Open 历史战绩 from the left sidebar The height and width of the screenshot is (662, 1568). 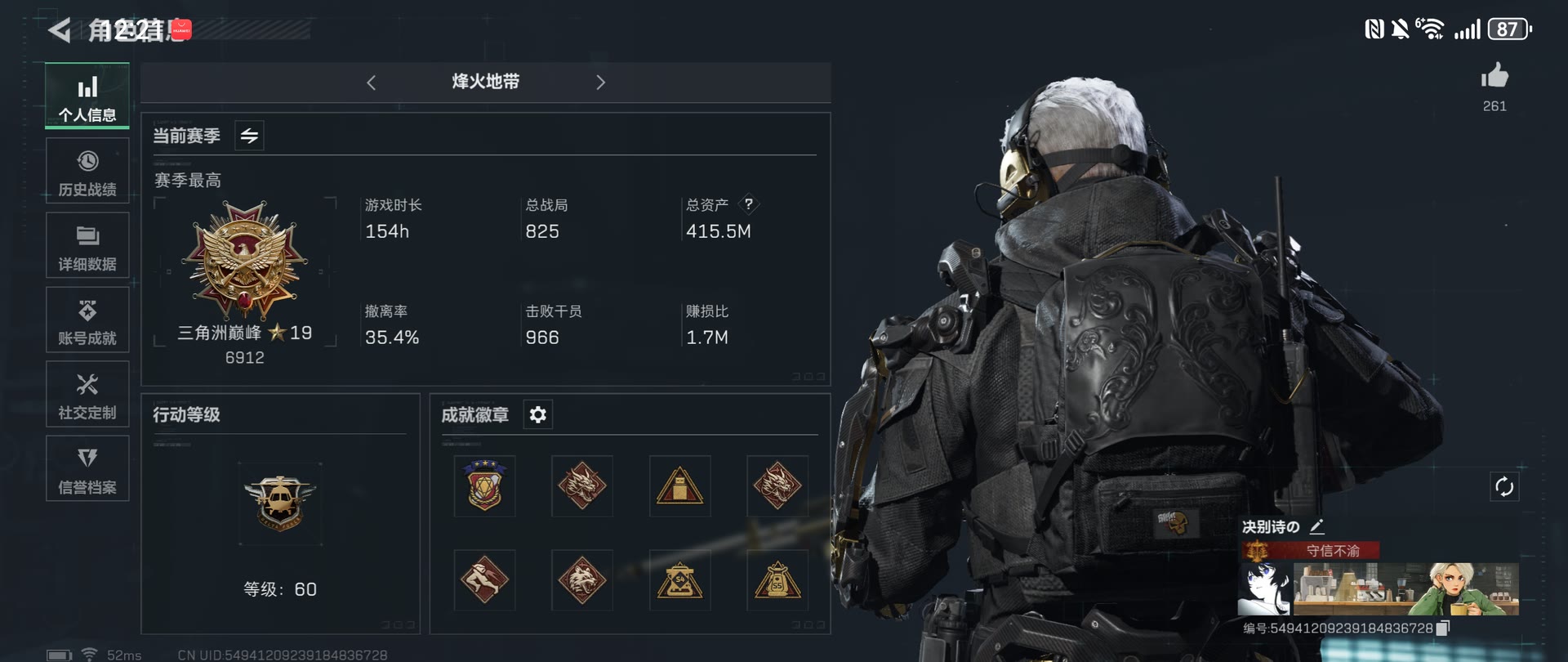[x=87, y=170]
